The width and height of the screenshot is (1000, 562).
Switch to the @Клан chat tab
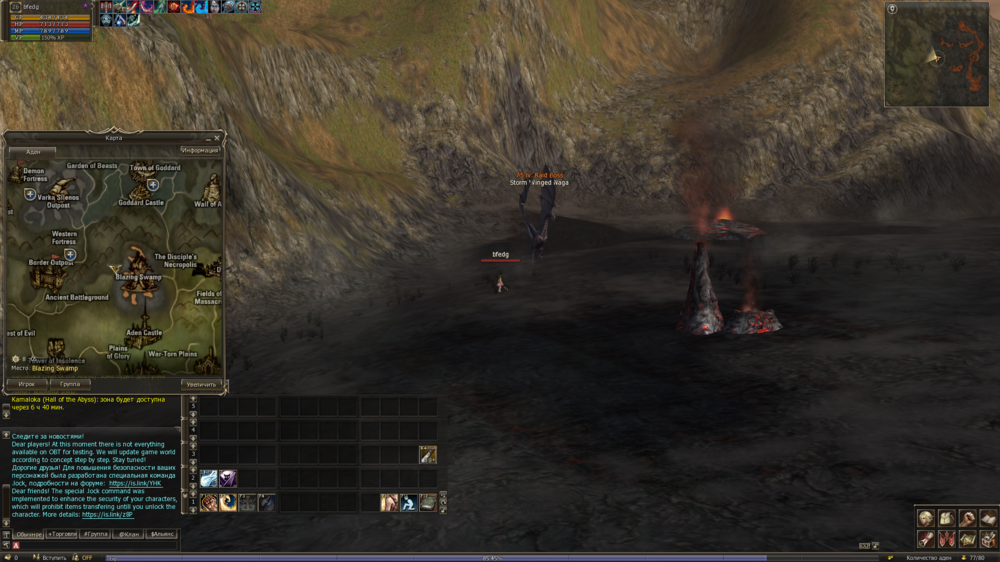[x=129, y=534]
